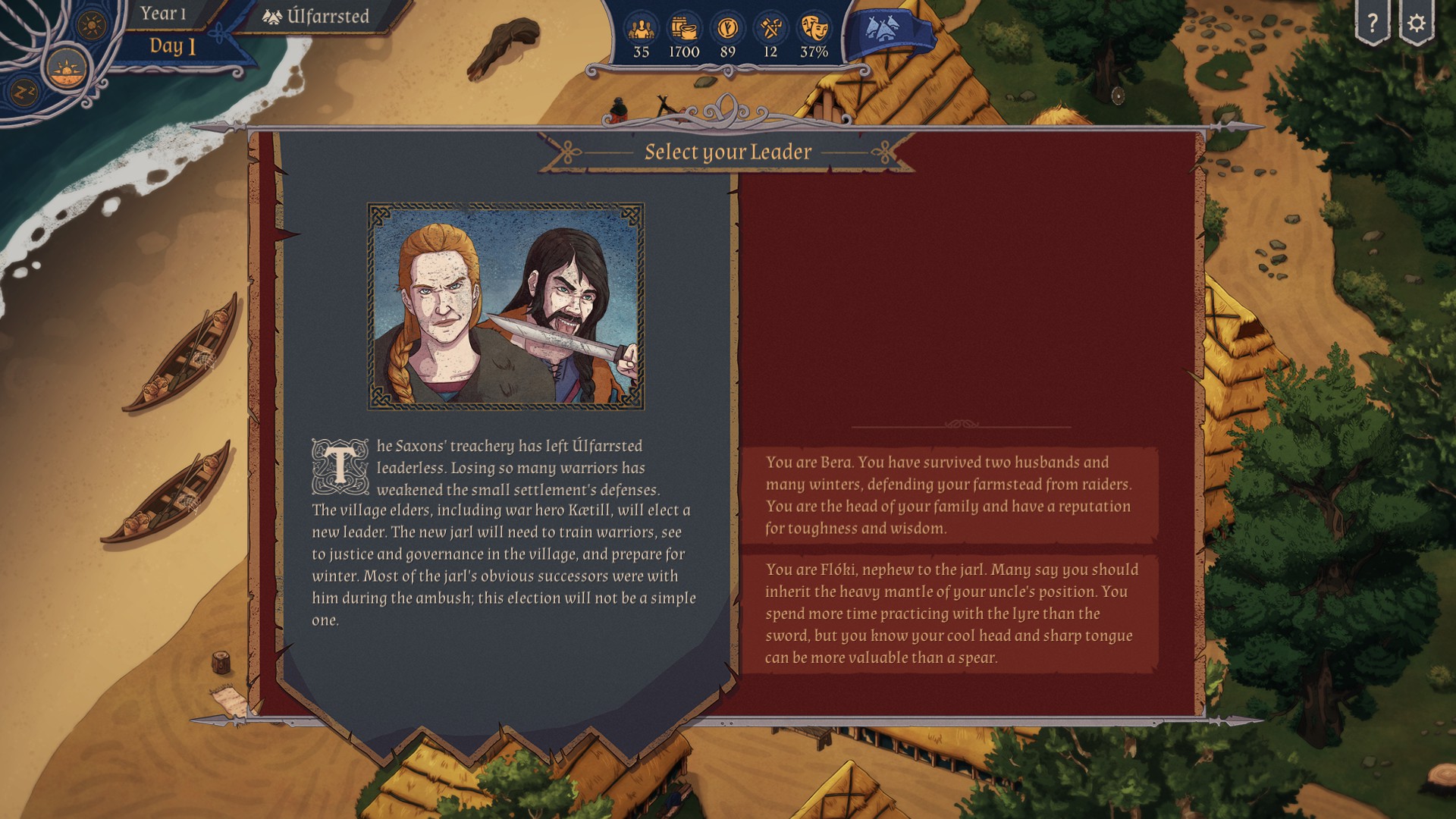Choose Bera as your leader

pyautogui.click(x=949, y=495)
